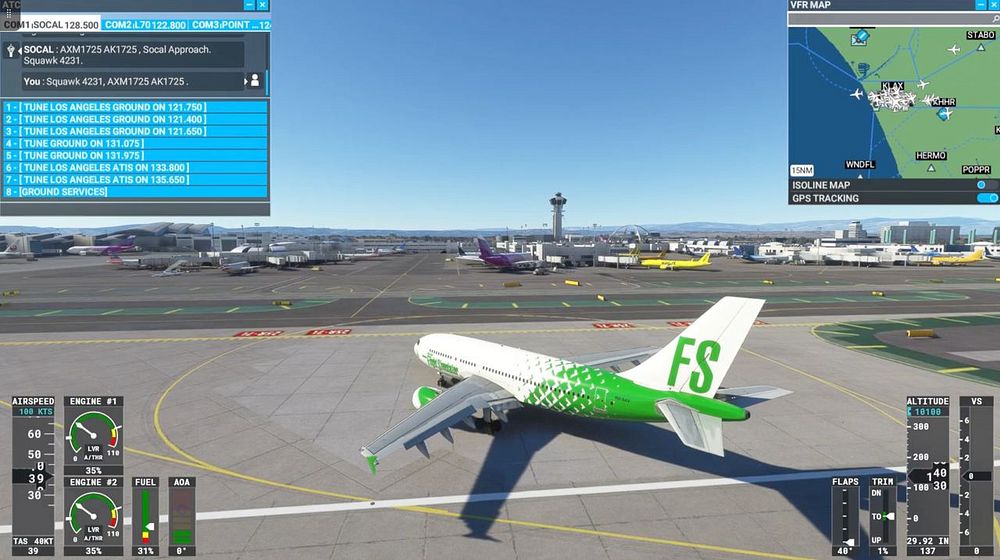1000x560 pixels.
Task: Minimize the VFR Map panel
Action: 979,5
